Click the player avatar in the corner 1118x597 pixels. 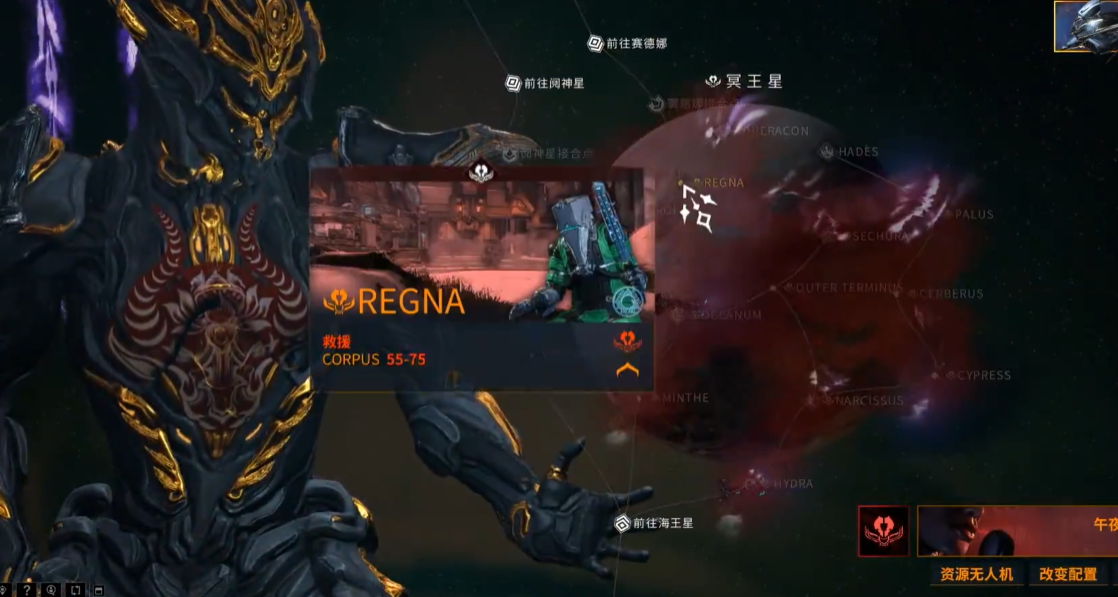pyautogui.click(x=1087, y=25)
